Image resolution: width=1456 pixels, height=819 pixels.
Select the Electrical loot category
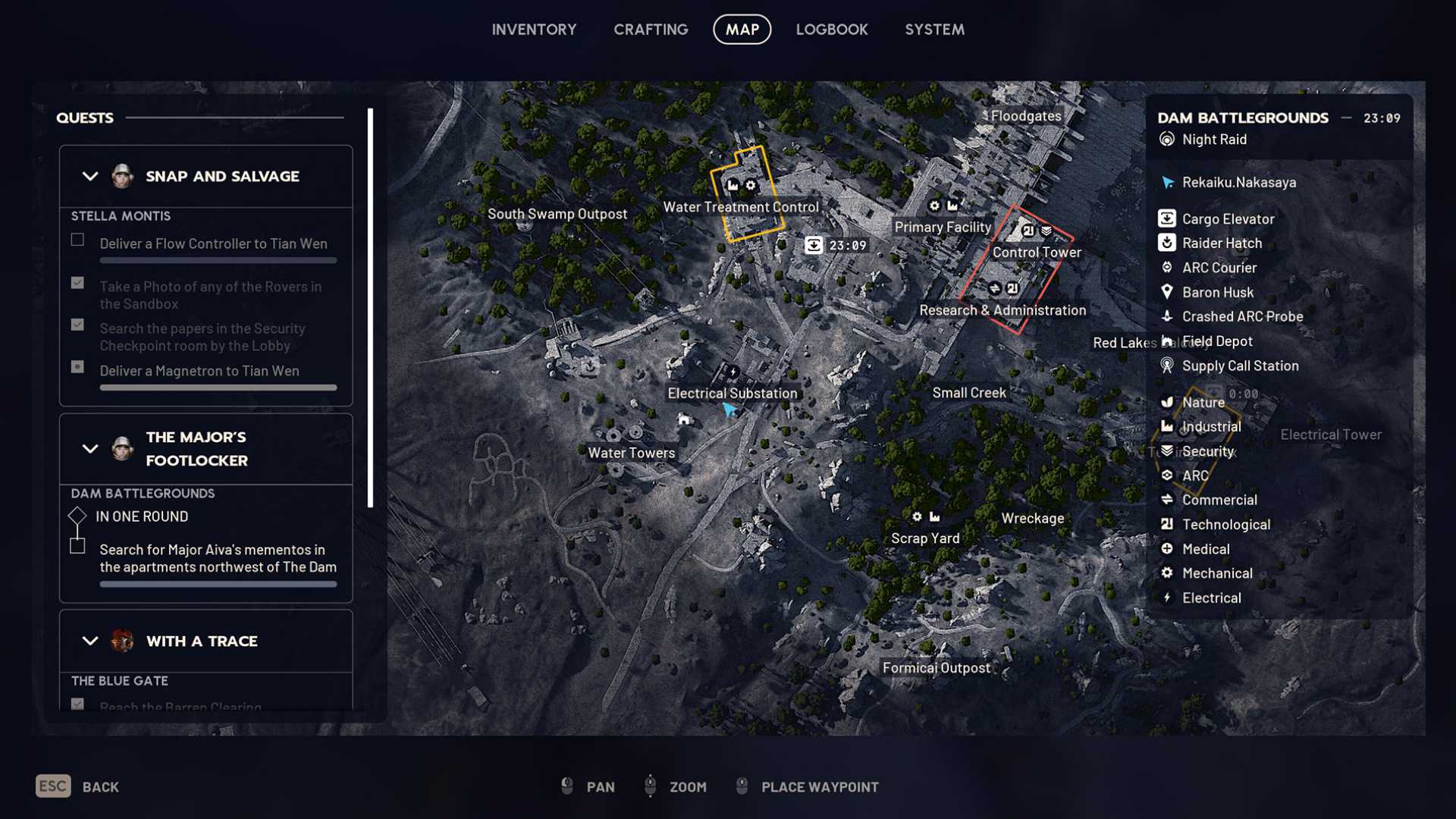(1211, 598)
